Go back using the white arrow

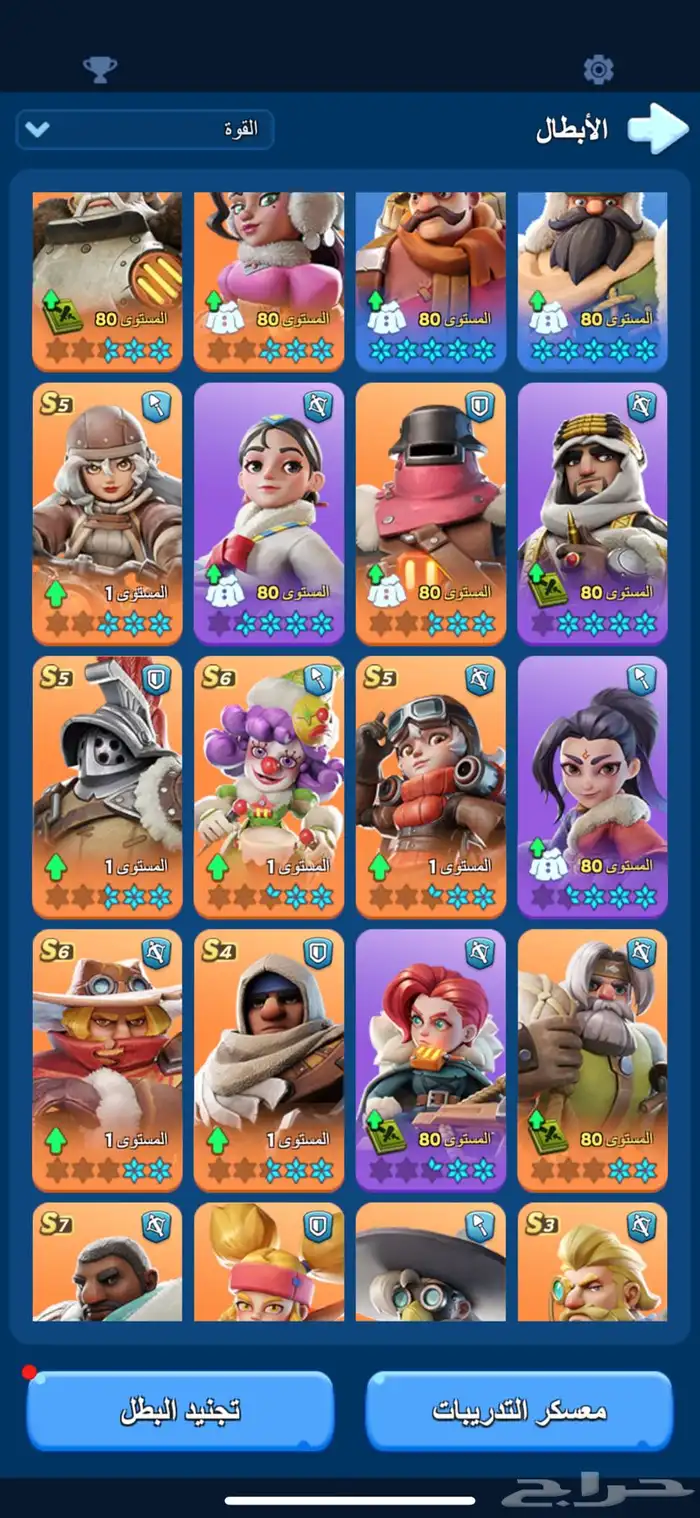point(657,130)
